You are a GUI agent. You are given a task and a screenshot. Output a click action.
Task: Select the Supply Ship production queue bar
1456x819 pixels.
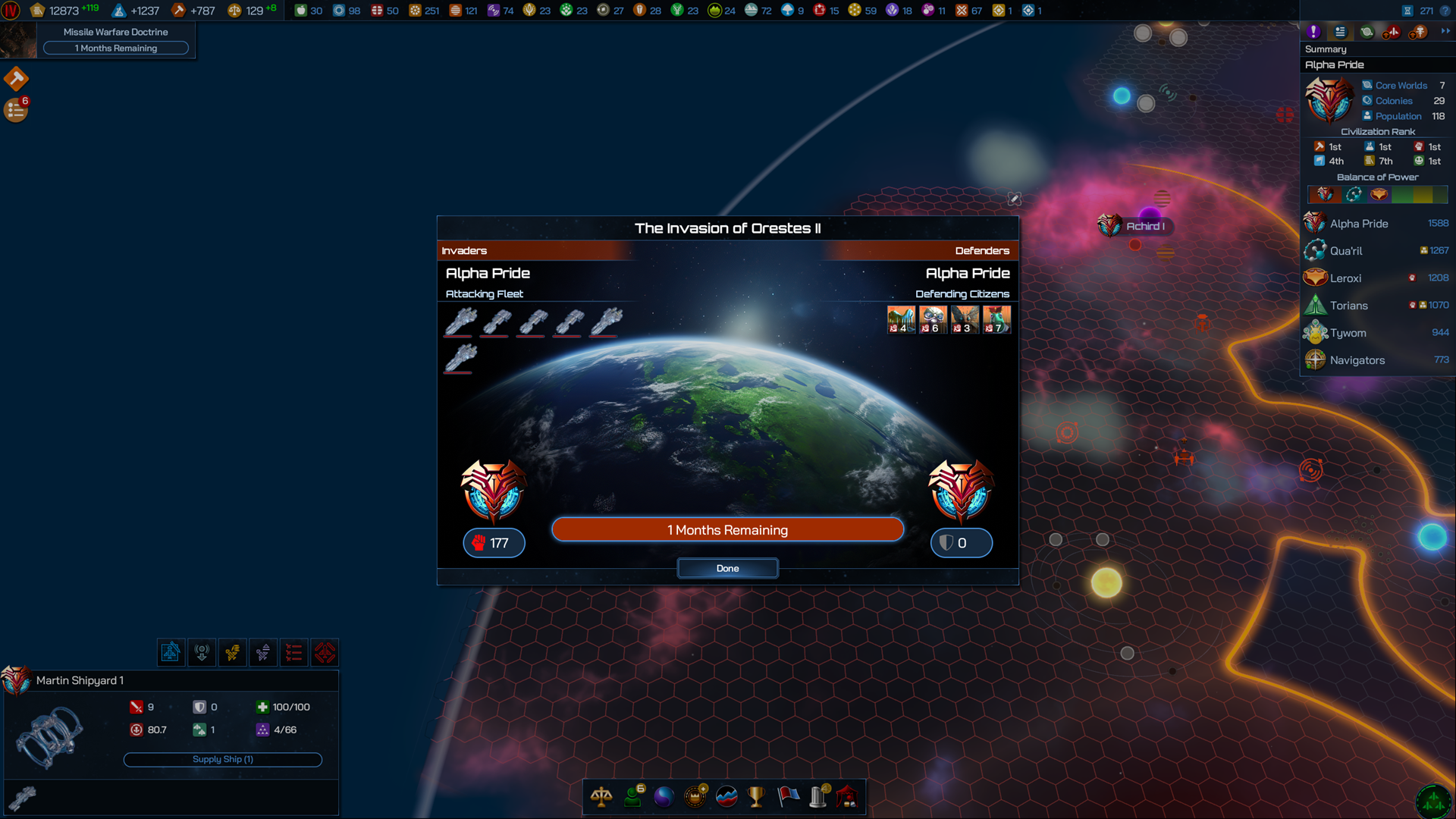[222, 759]
